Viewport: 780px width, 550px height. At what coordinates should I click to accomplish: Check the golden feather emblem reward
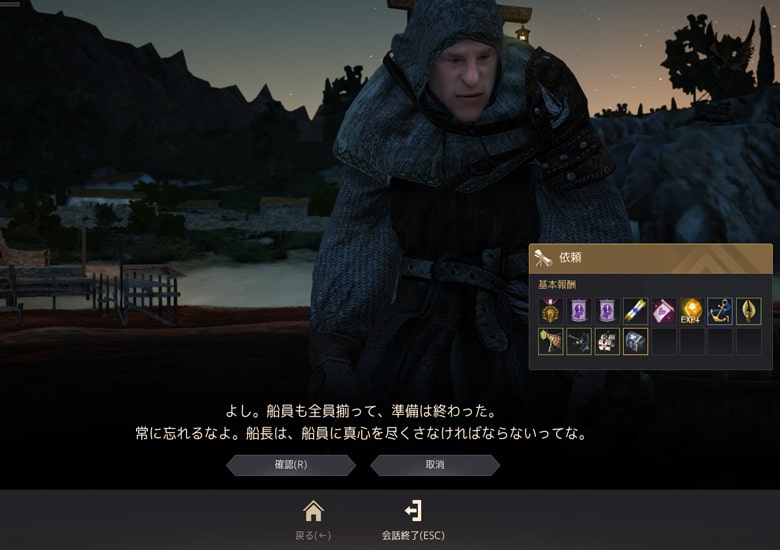point(748,311)
